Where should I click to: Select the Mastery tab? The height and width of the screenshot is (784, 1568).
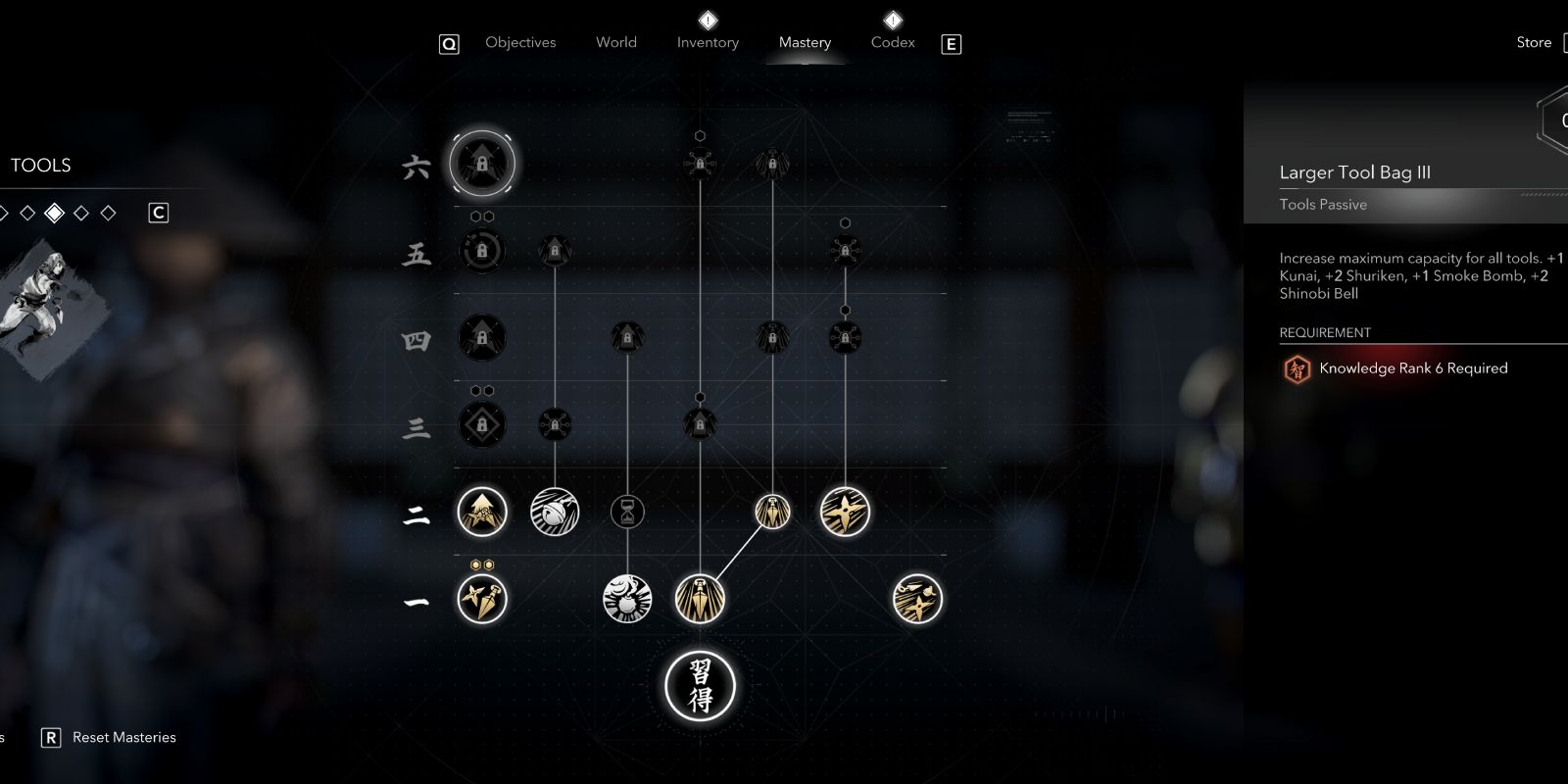805,43
